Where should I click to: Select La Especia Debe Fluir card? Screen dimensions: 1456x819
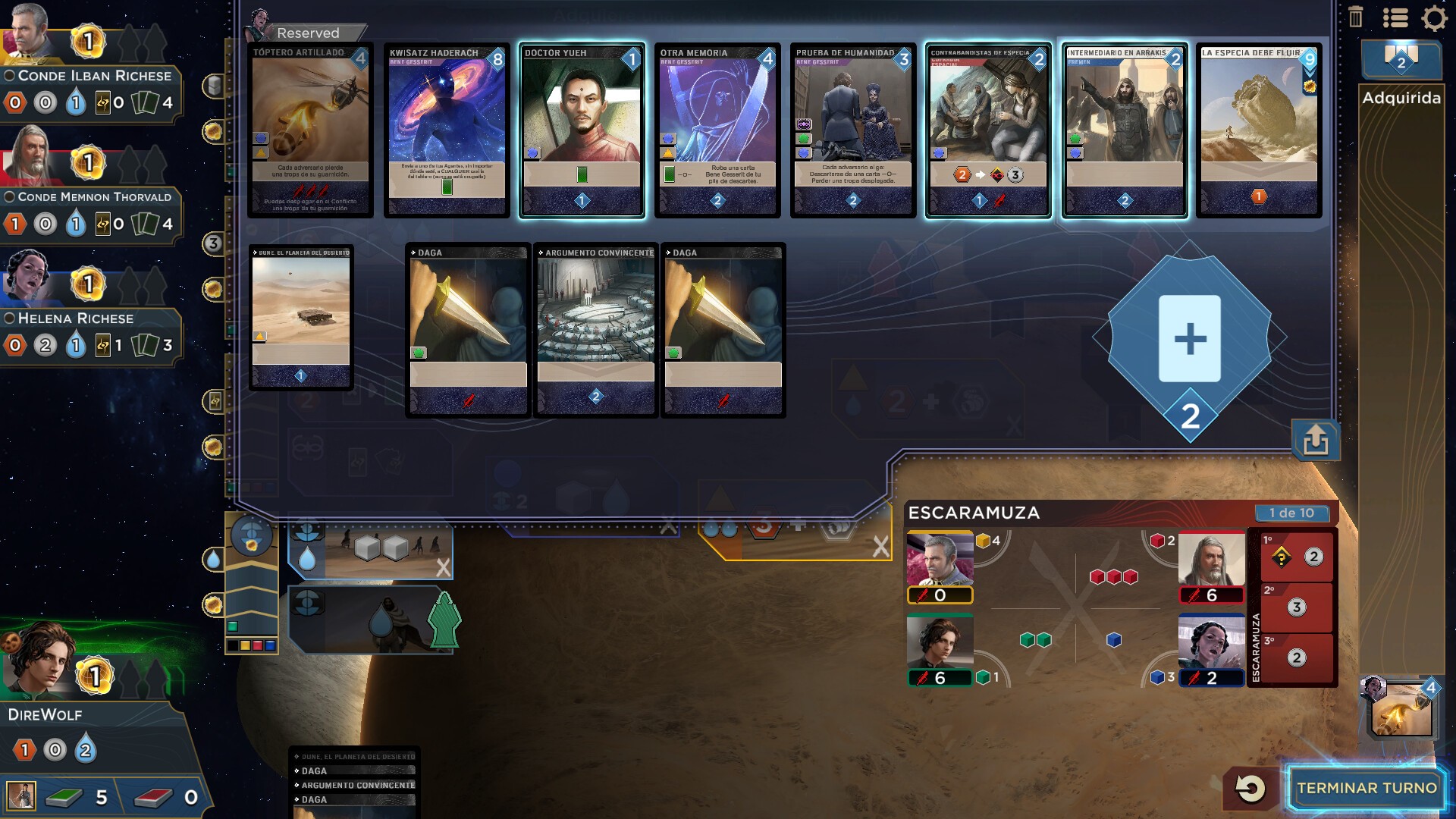point(1259,130)
